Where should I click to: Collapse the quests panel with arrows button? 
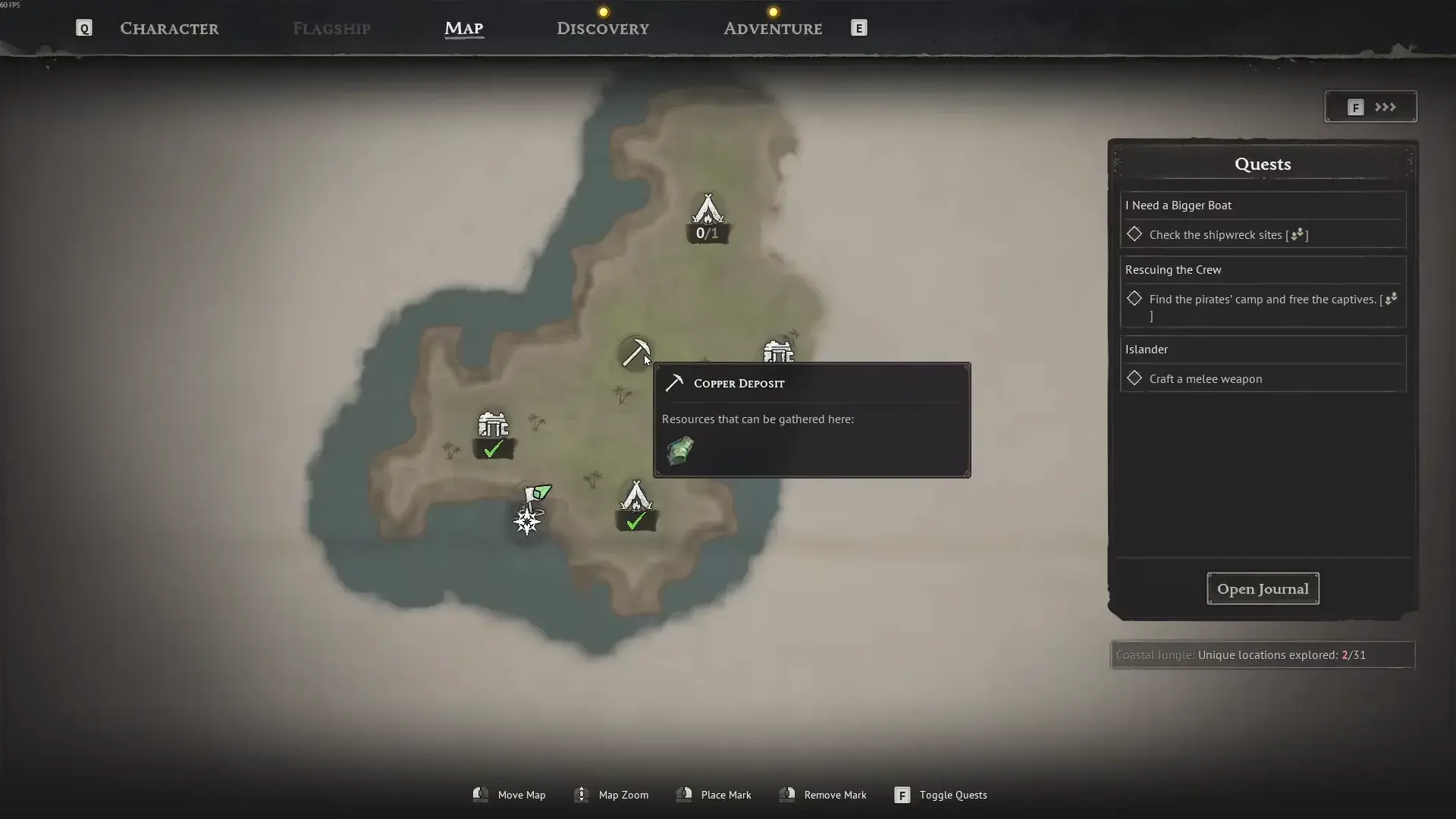click(1371, 107)
